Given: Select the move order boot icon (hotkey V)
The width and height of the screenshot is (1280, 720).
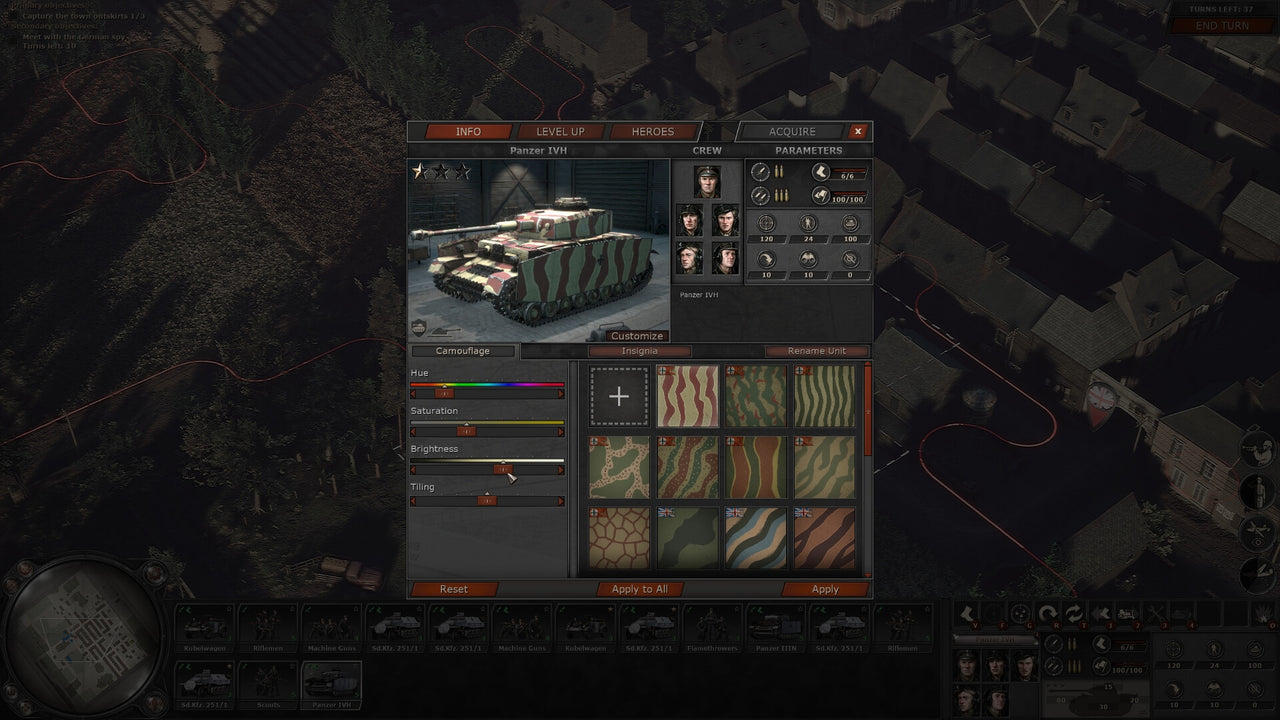Looking at the screenshot, I should coord(968,611).
